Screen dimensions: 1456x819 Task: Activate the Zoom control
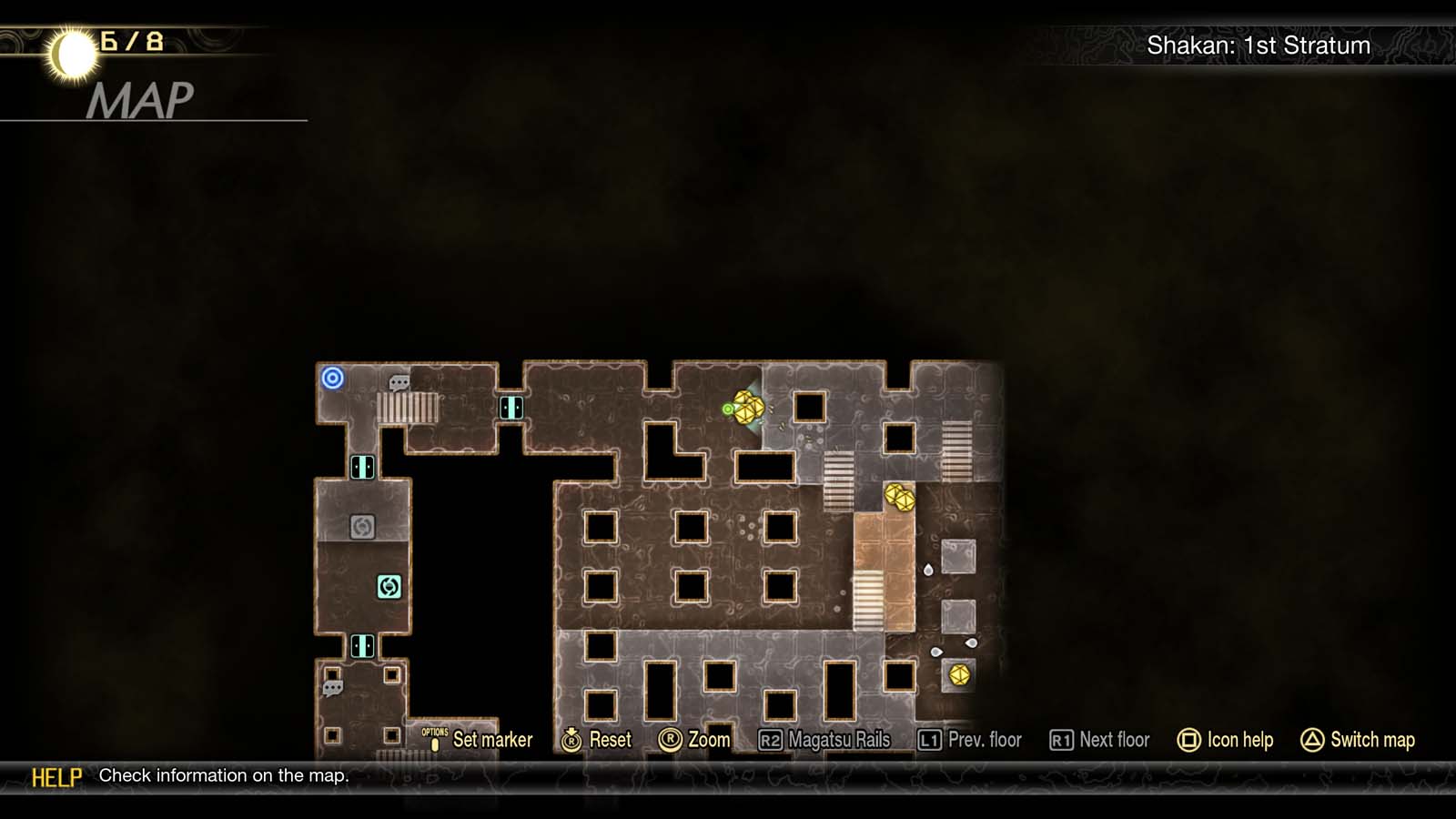pos(697,740)
